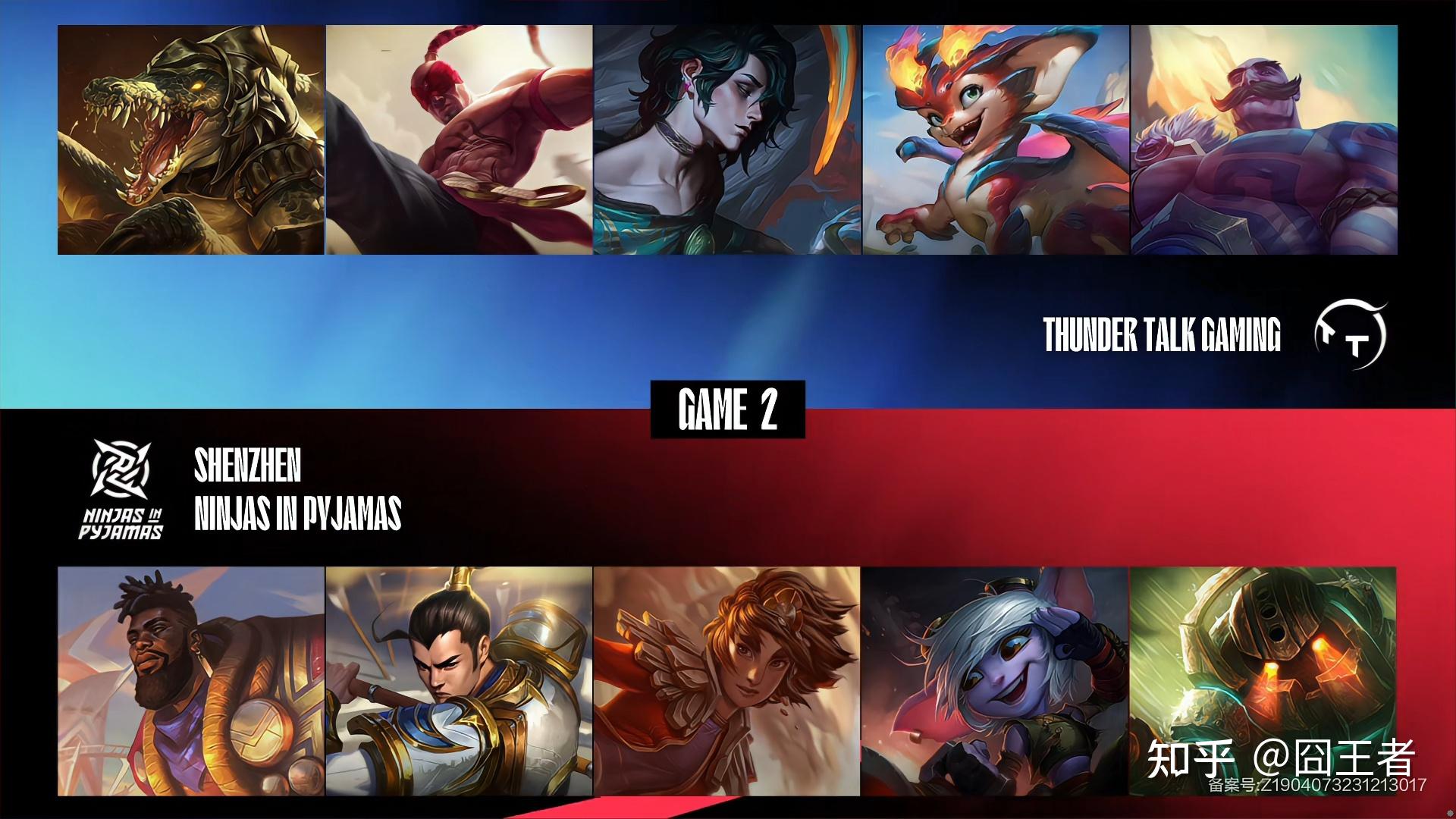Pick the Nautilus champion tile
Viewport: 1456px width, 819px height.
[1263, 681]
